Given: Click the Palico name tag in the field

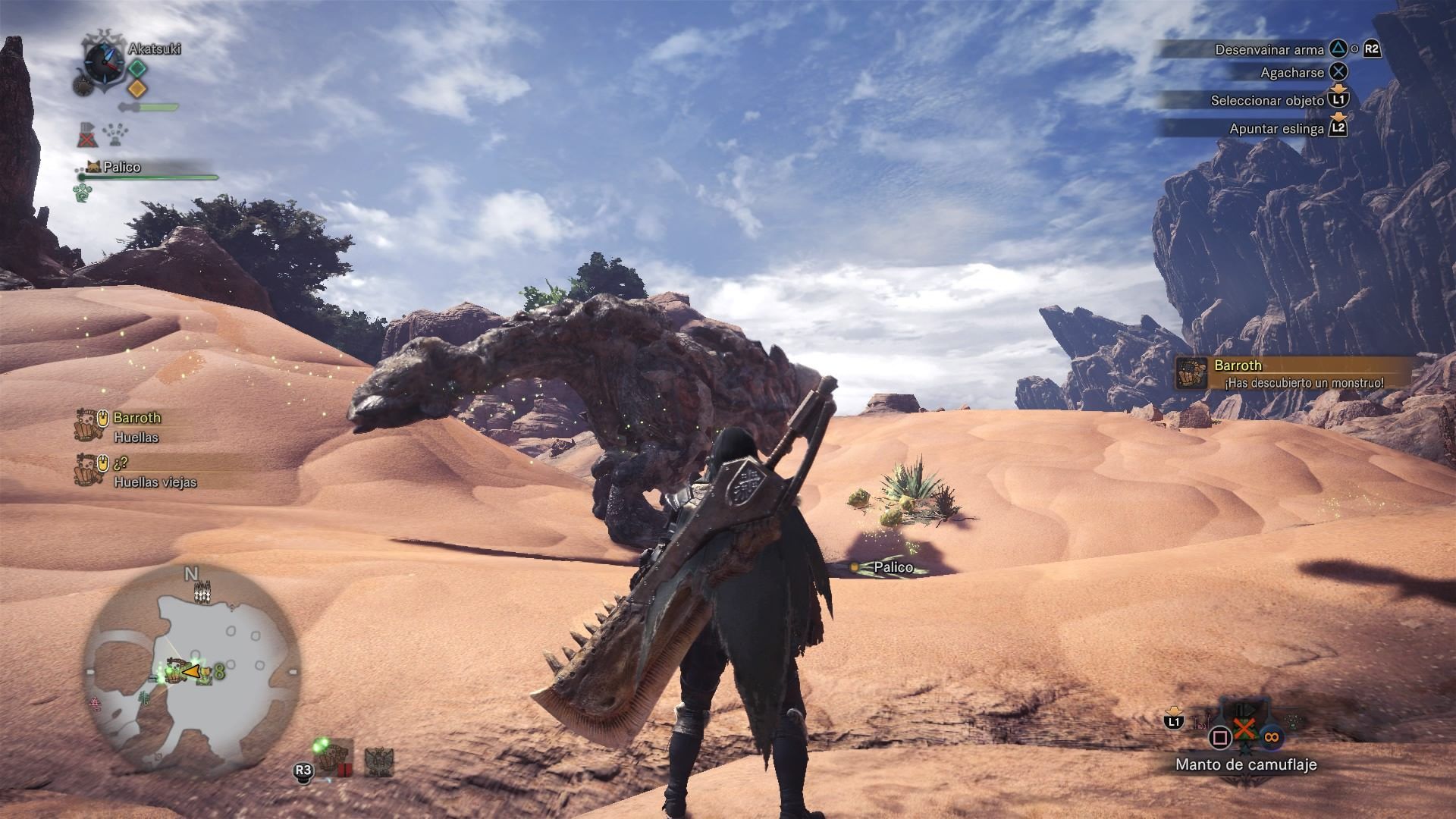Looking at the screenshot, I should click(x=893, y=567).
